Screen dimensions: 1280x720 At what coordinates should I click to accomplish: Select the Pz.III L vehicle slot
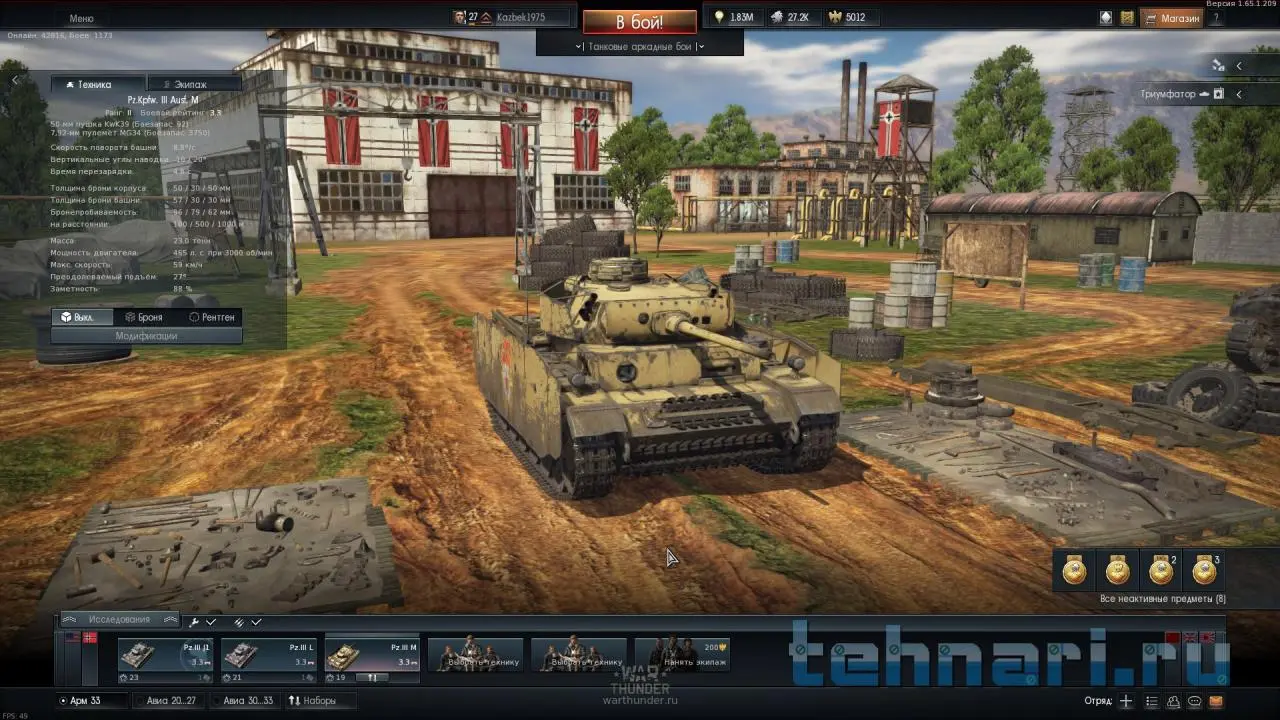point(268,659)
